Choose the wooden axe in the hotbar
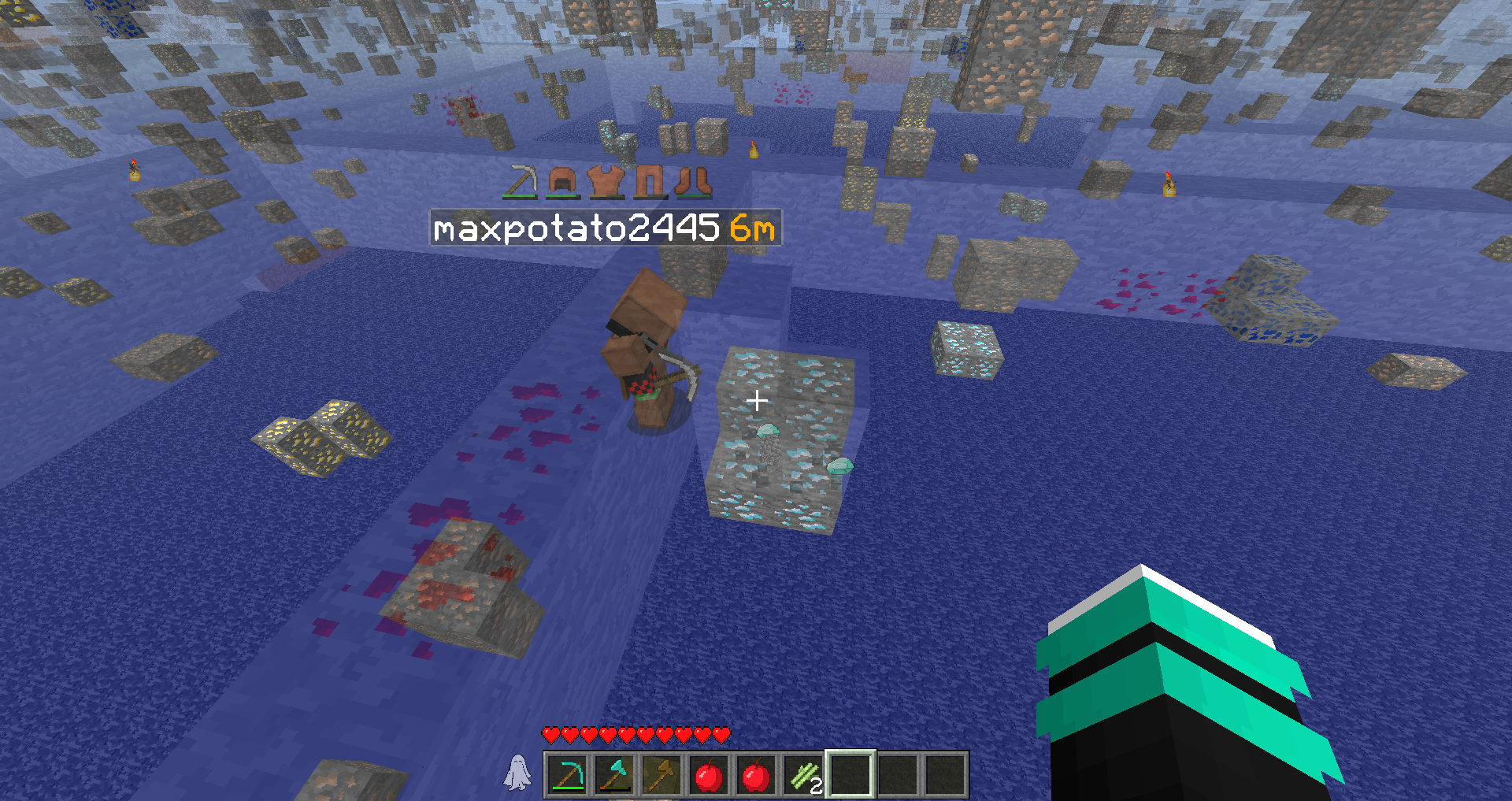Image resolution: width=1512 pixels, height=801 pixels. coord(661,776)
